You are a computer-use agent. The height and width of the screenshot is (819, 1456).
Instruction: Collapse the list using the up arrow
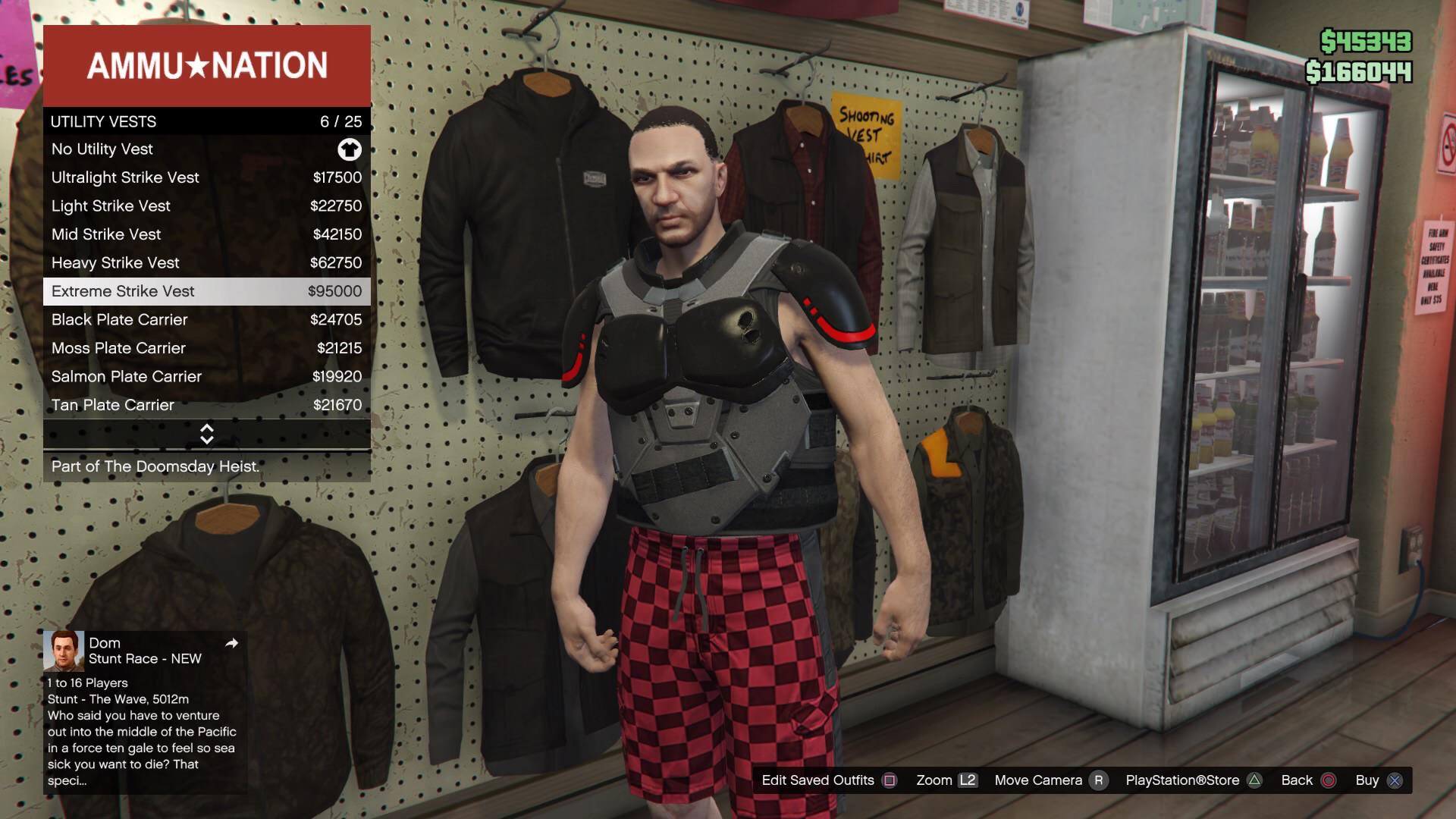point(206,429)
